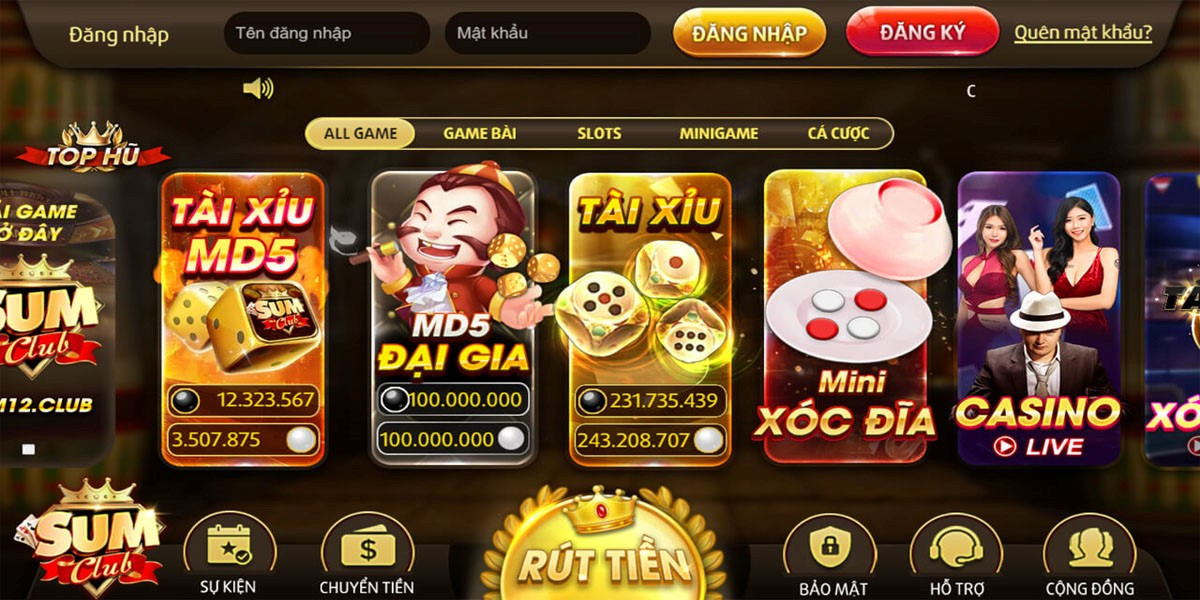Image resolution: width=1200 pixels, height=600 pixels.
Task: Select the ALL GAME tab
Action: click(360, 133)
